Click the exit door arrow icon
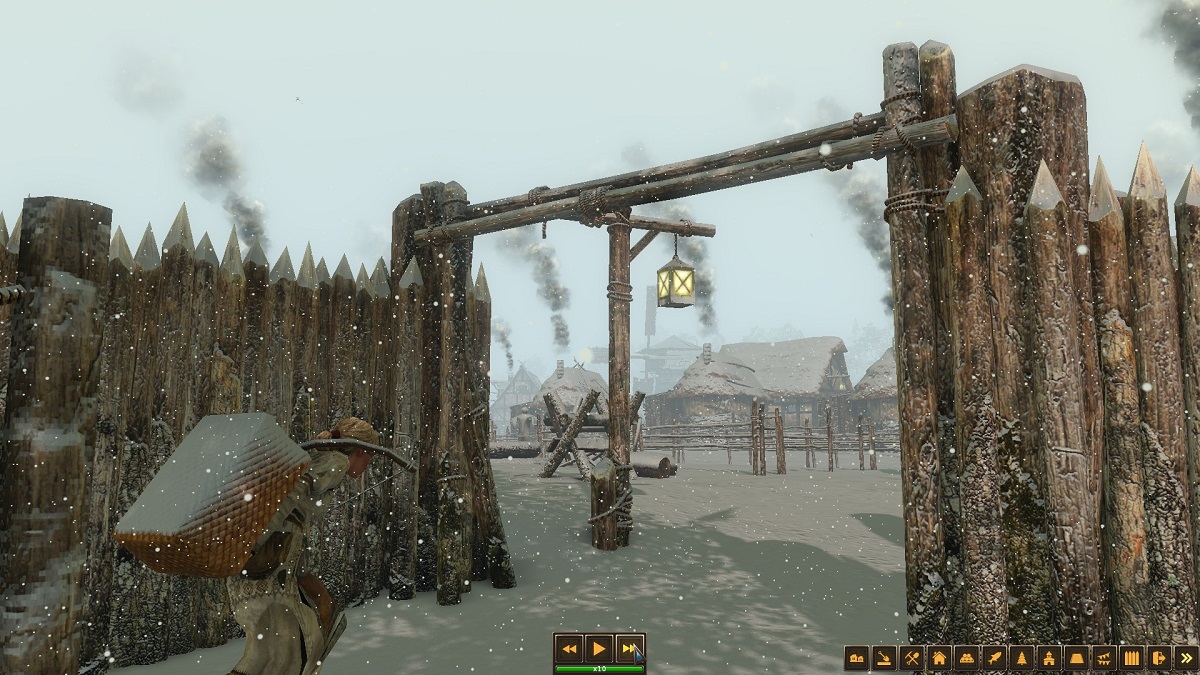The width and height of the screenshot is (1200, 675). coord(1159,658)
